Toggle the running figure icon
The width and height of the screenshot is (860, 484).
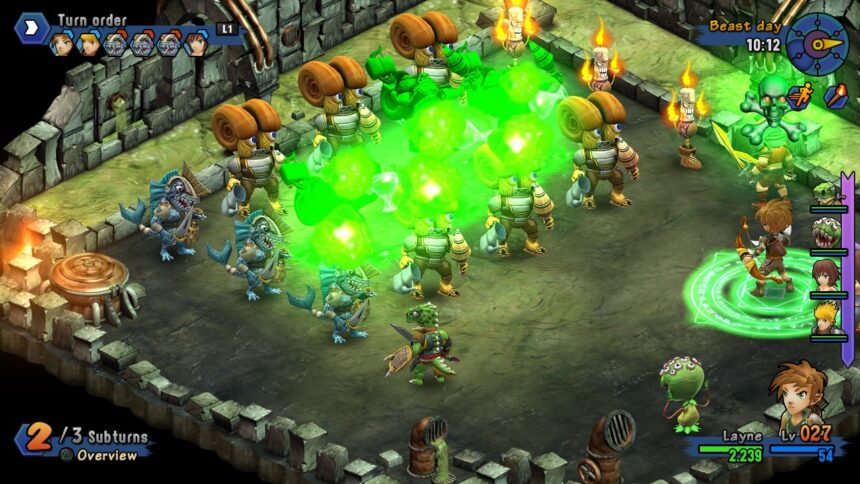(800, 97)
